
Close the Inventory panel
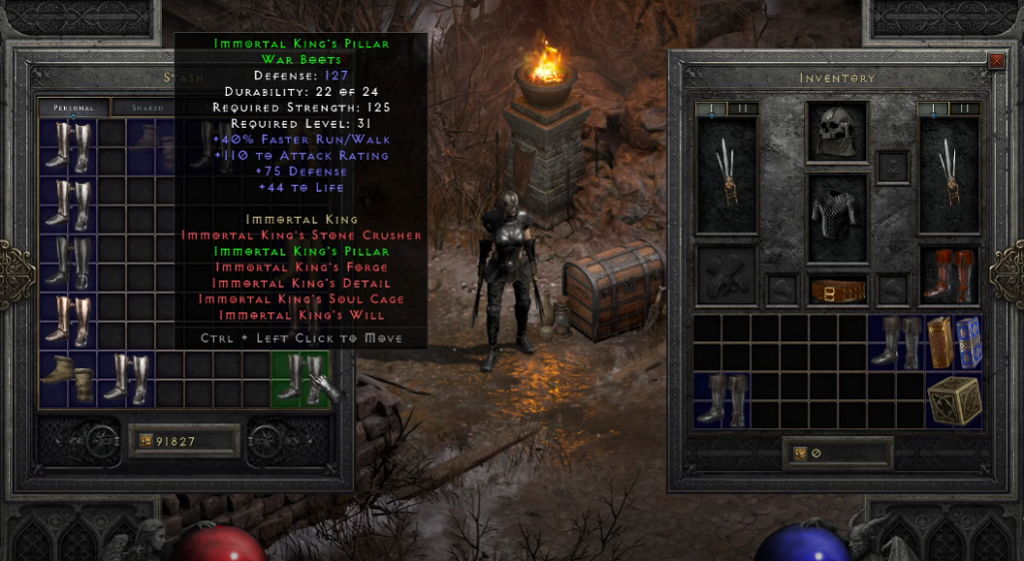[x=996, y=61]
